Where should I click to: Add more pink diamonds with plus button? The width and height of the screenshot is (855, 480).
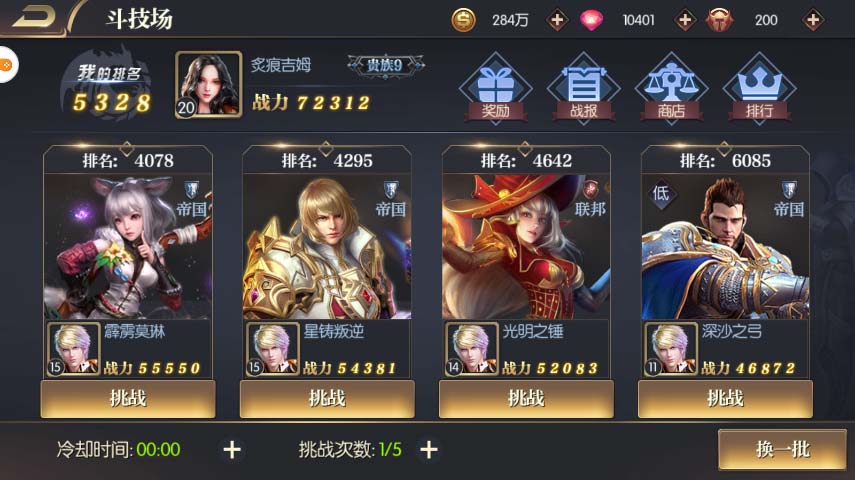click(x=685, y=20)
